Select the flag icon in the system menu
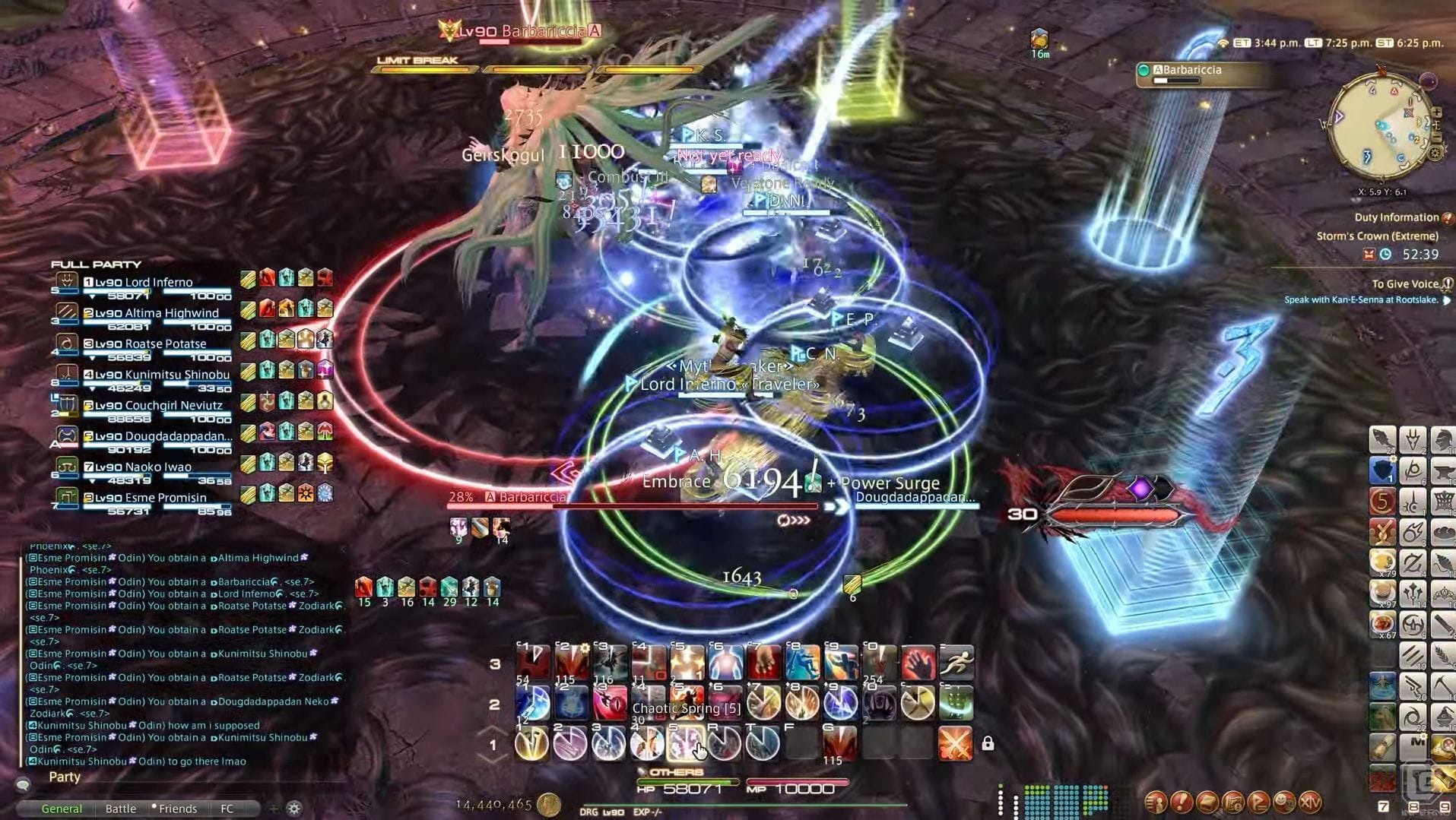 point(1259,802)
